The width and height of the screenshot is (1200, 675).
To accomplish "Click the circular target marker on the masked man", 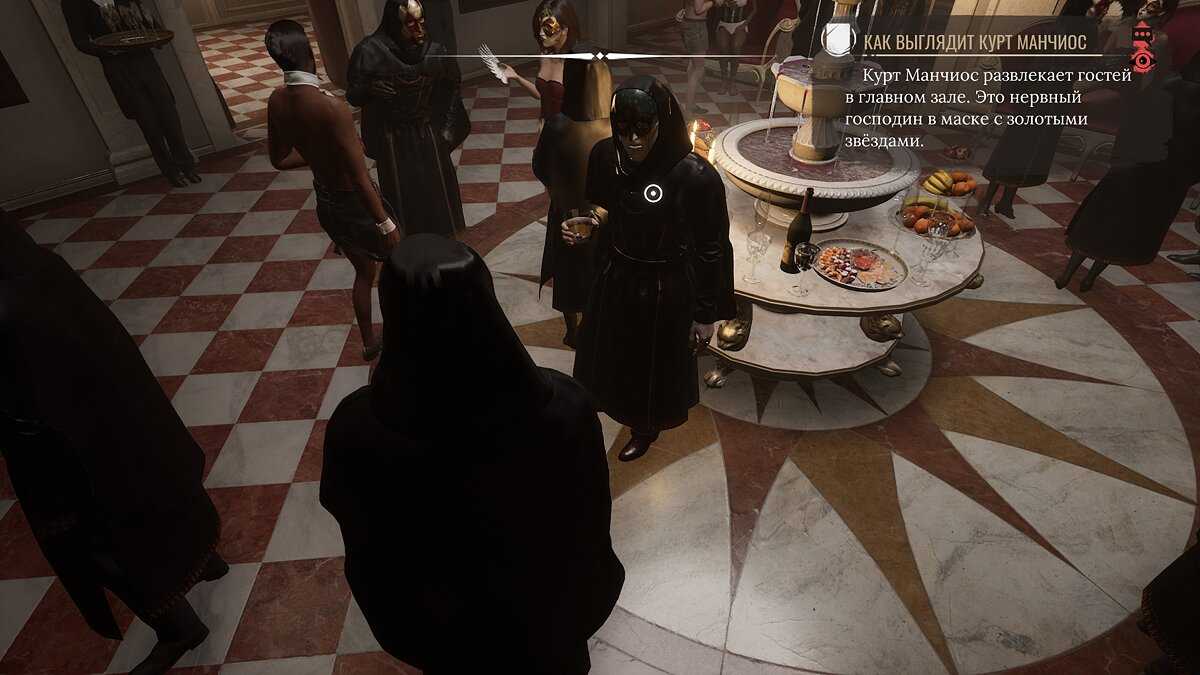I will (x=653, y=193).
